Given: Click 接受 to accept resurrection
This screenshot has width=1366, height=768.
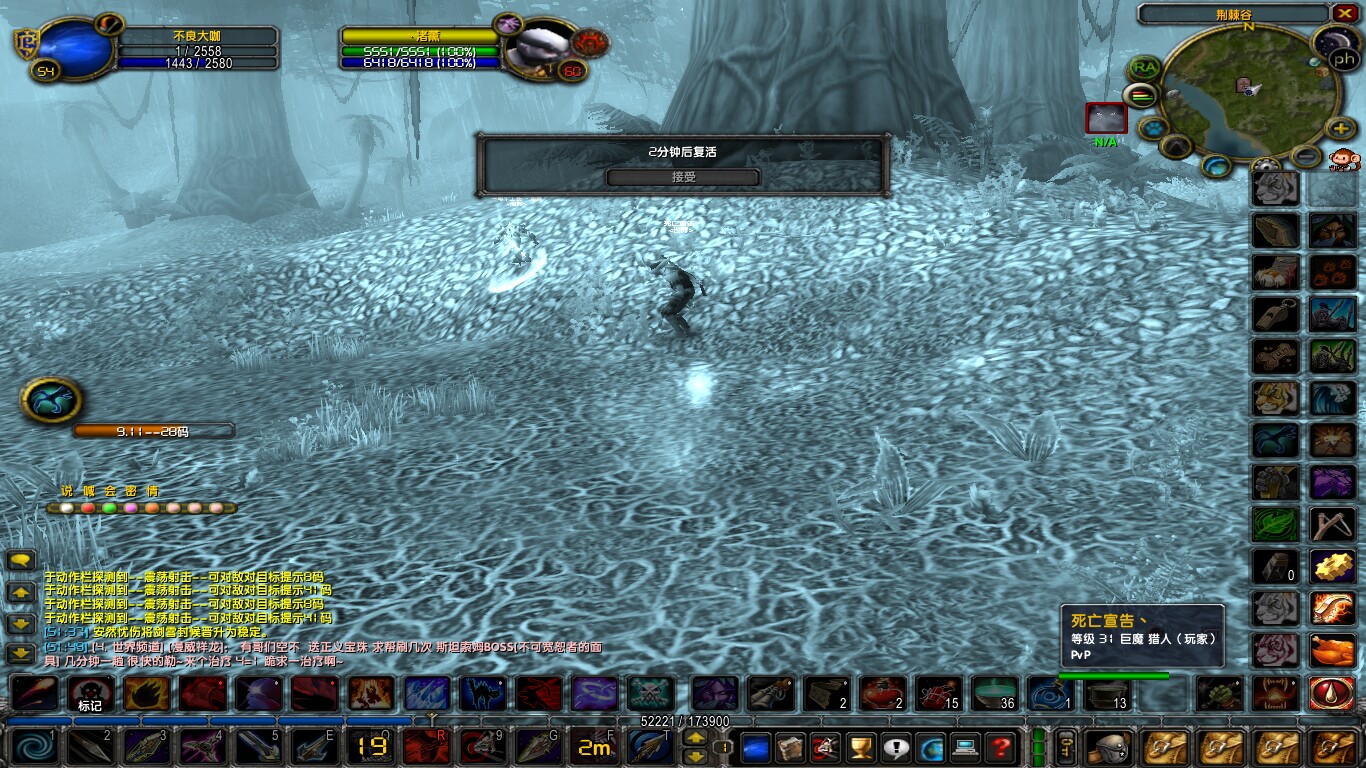Looking at the screenshot, I should (685, 177).
